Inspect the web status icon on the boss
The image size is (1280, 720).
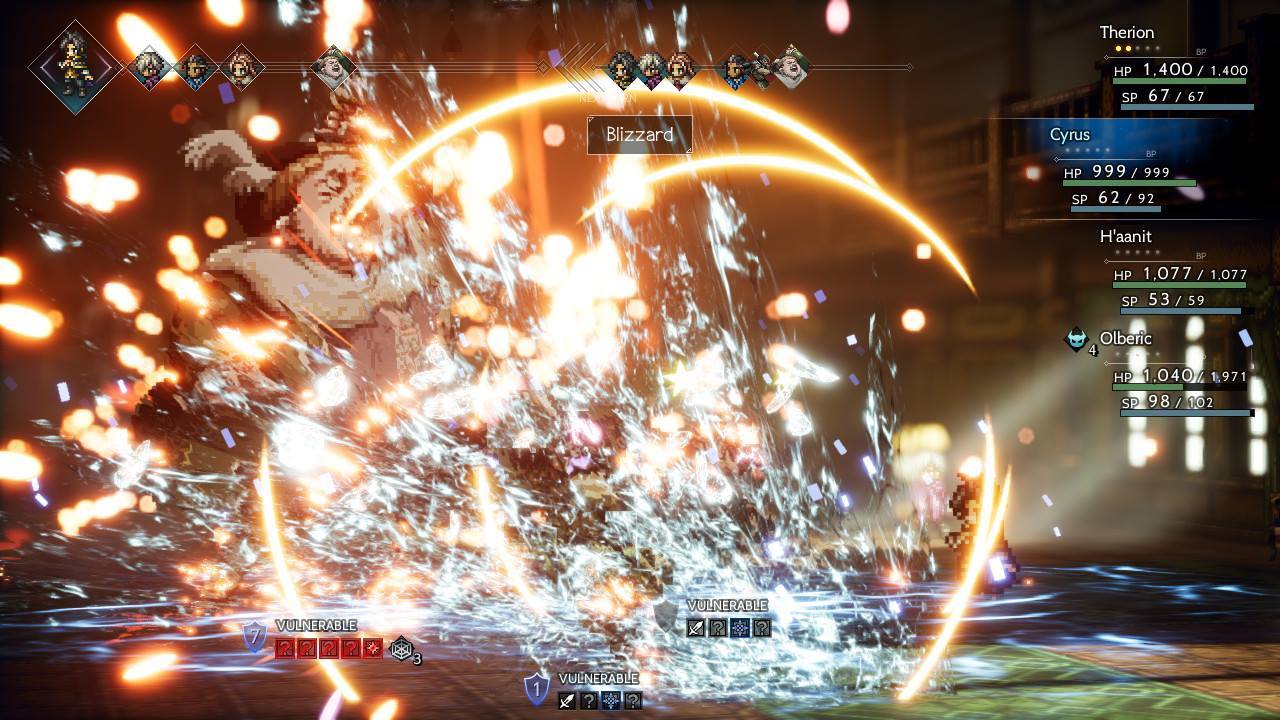tap(401, 648)
